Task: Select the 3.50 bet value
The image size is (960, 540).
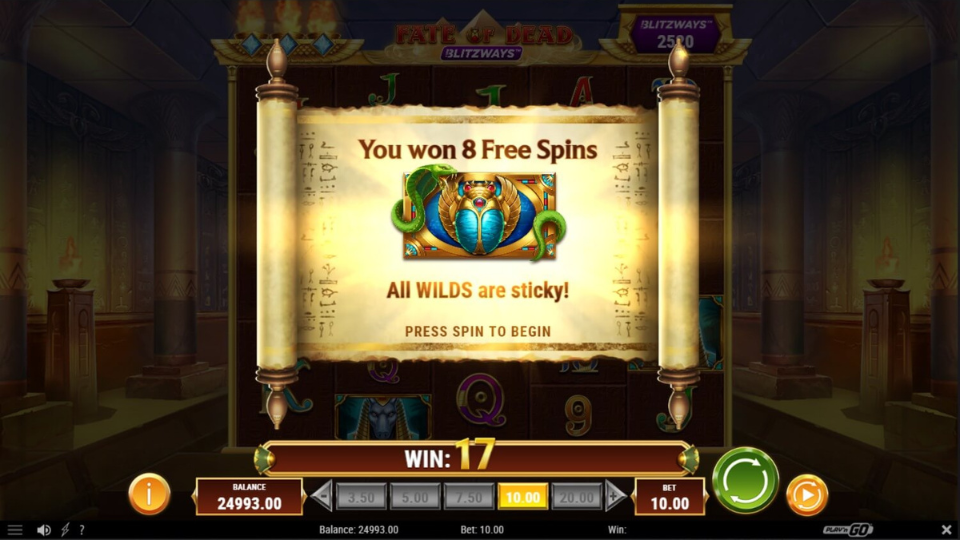Action: (360, 496)
